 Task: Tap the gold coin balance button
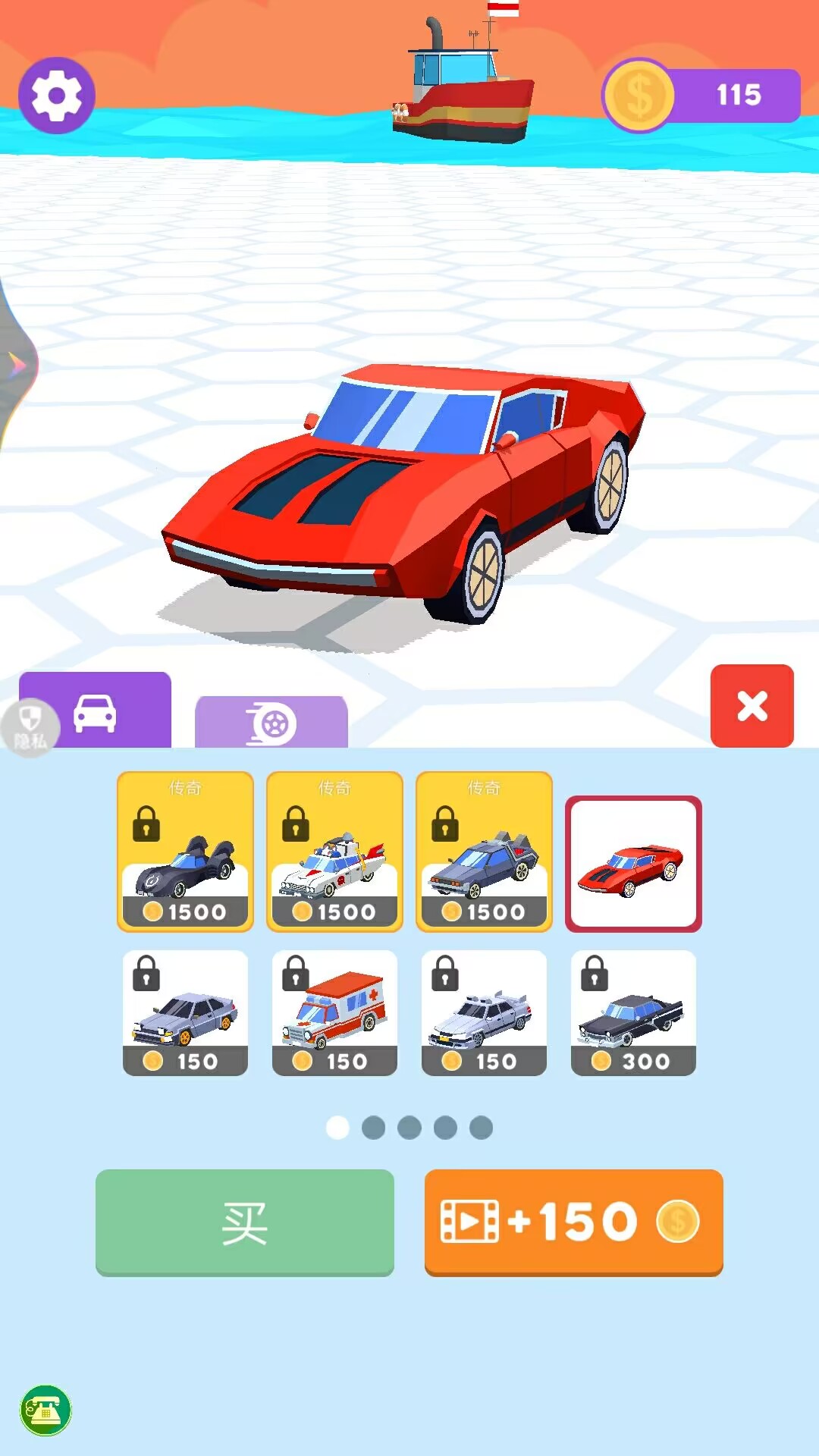click(x=701, y=96)
